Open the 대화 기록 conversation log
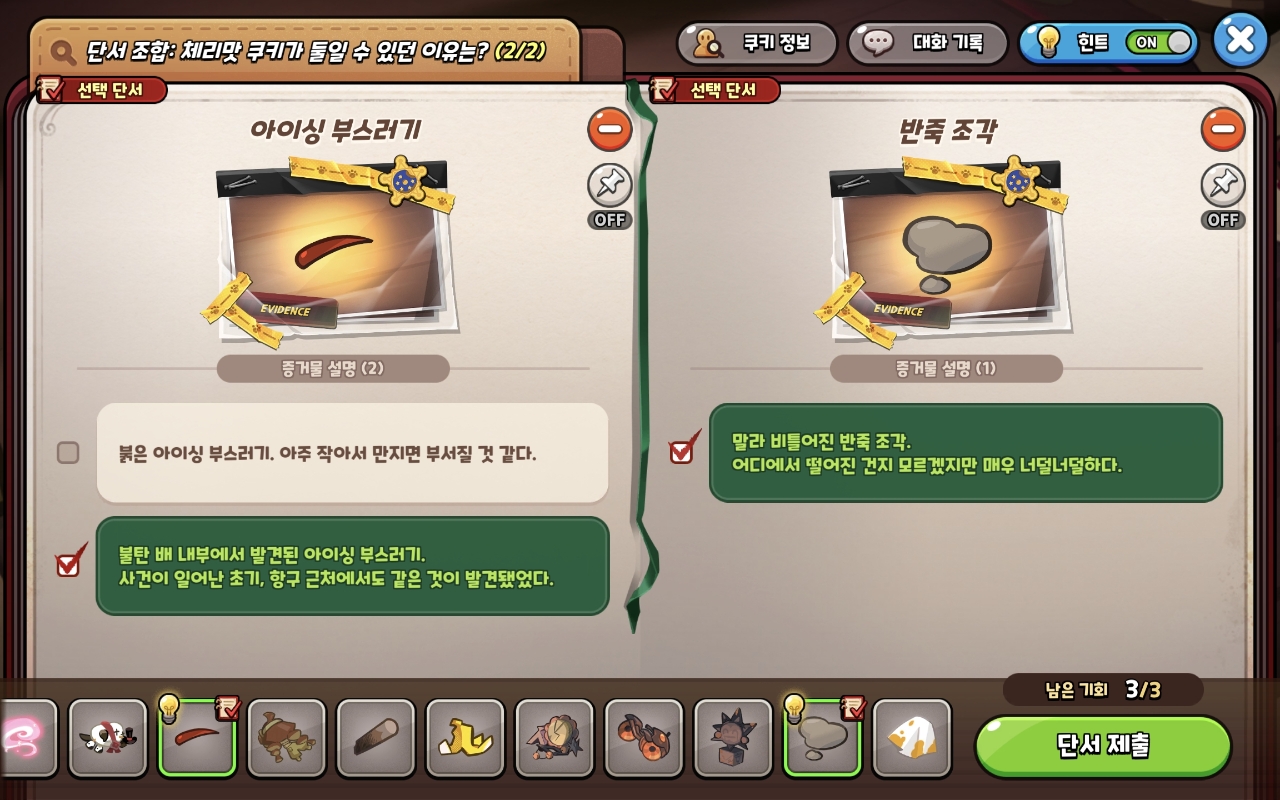This screenshot has height=800, width=1280. pyautogui.click(x=926, y=43)
